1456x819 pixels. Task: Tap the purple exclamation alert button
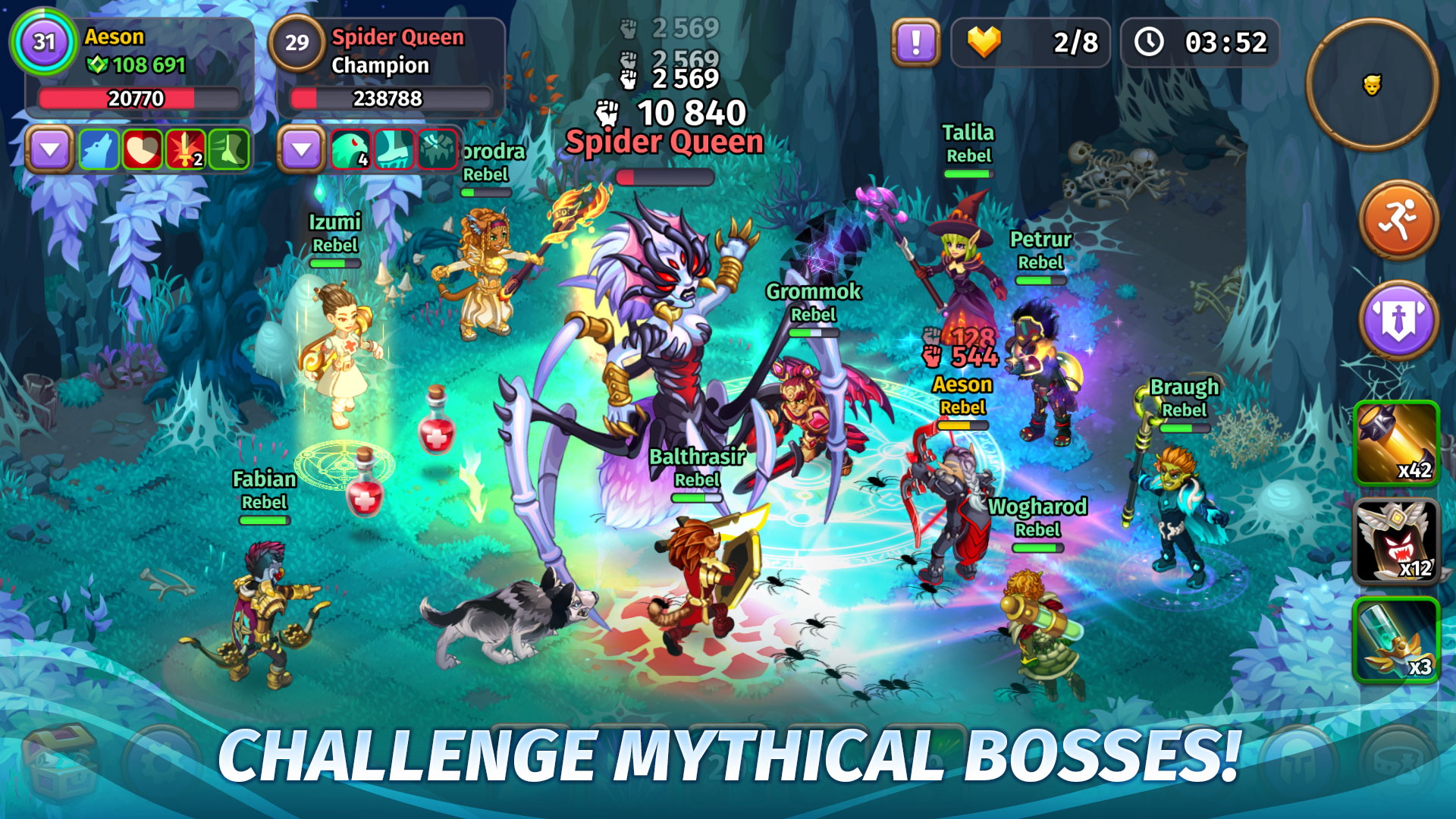click(915, 42)
